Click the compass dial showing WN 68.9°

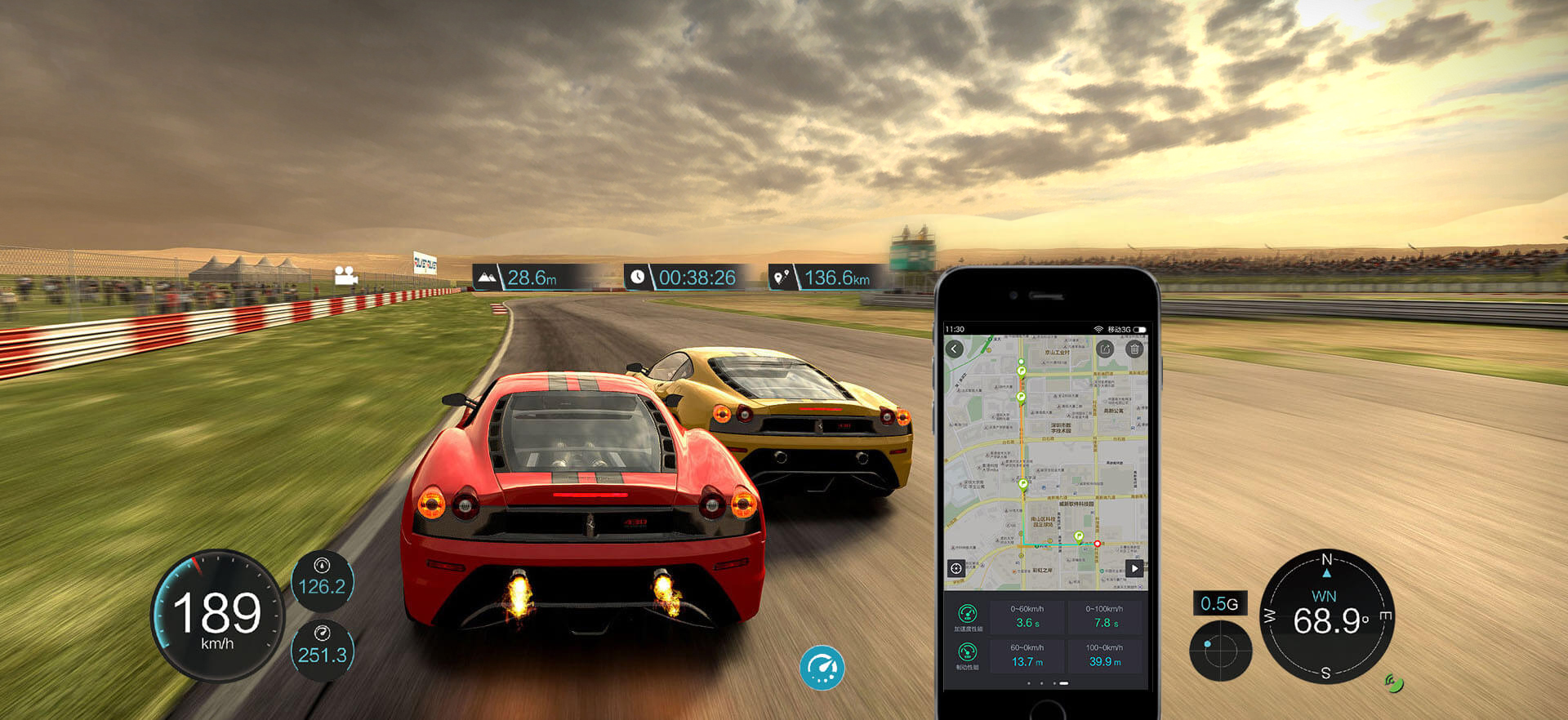[x=1327, y=616]
